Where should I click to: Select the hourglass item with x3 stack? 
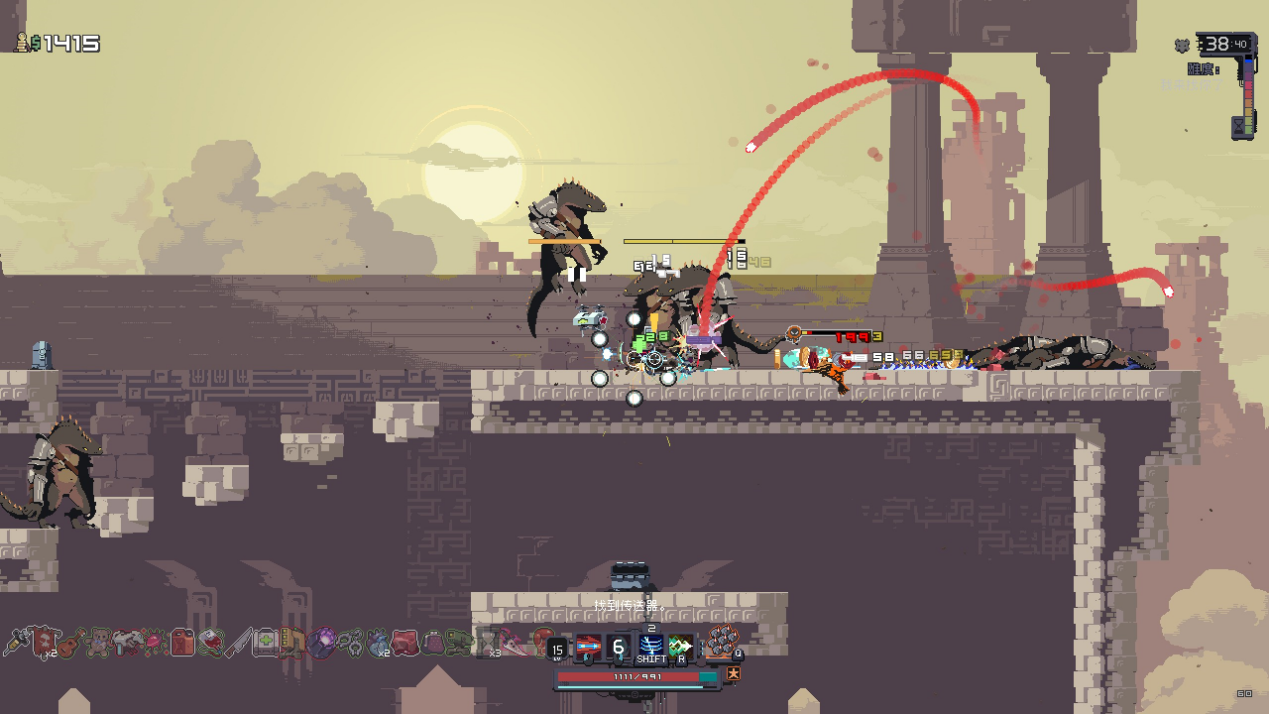[488, 642]
